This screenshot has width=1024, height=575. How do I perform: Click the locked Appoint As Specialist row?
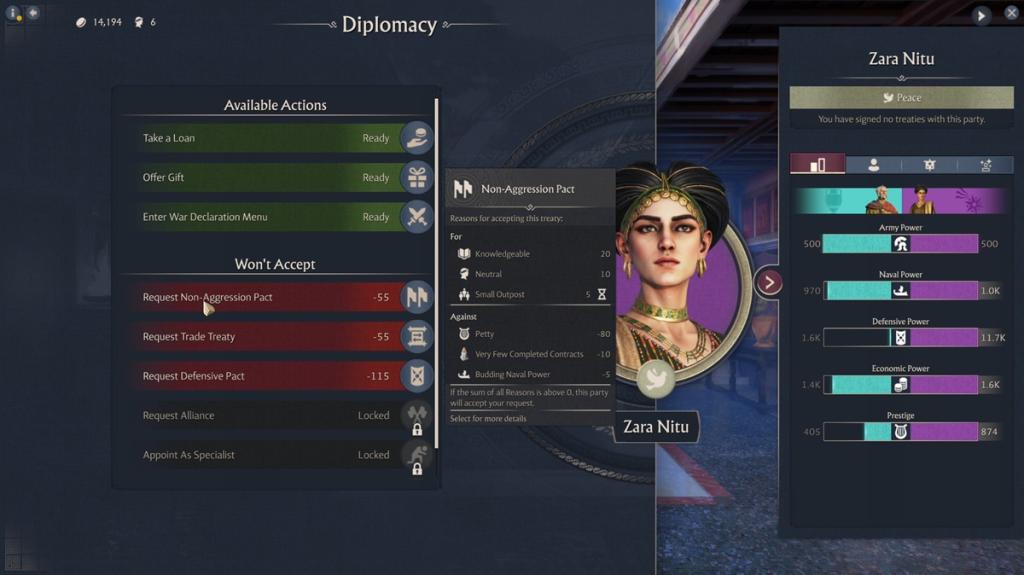click(x=270, y=455)
